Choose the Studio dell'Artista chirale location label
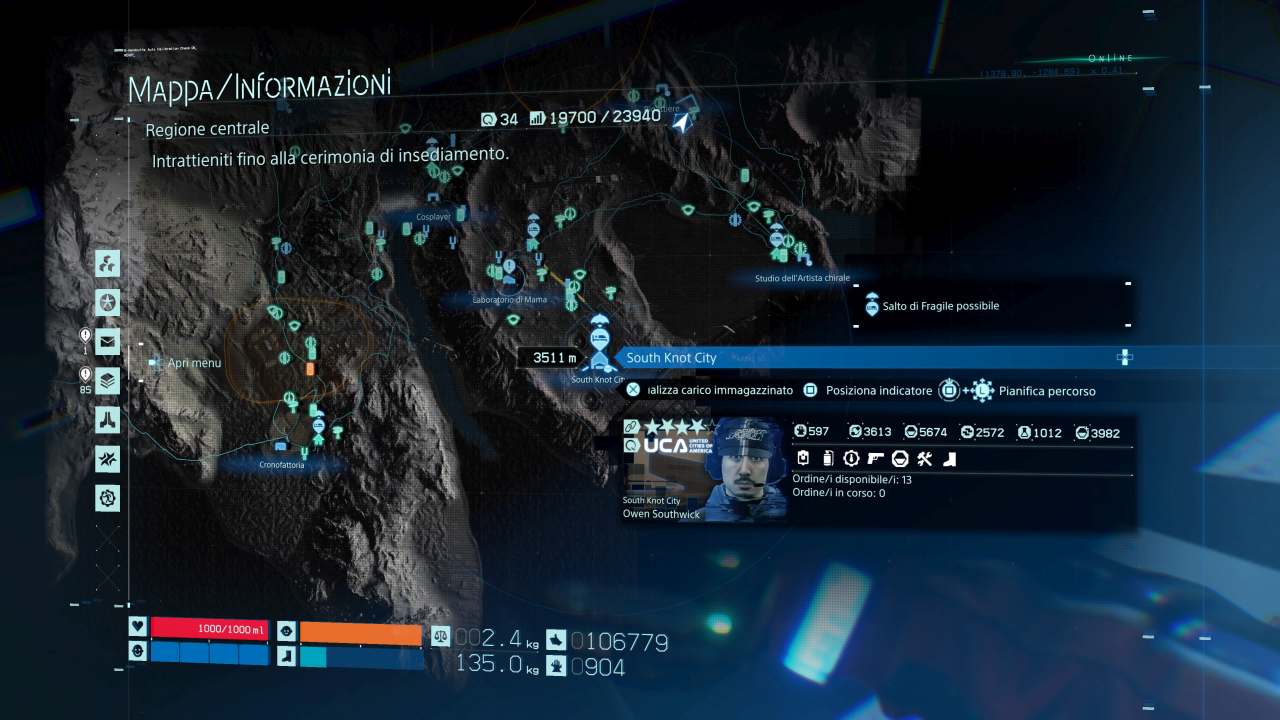 [802, 278]
